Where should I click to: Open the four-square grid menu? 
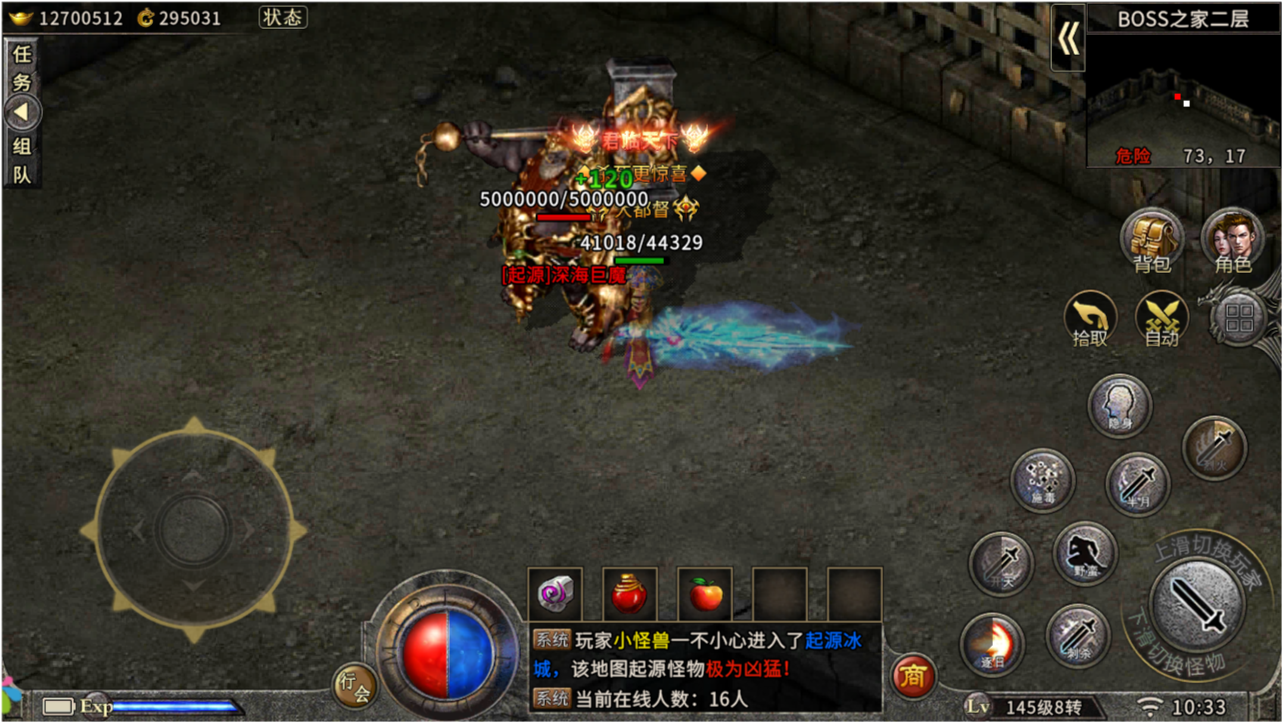click(1239, 320)
